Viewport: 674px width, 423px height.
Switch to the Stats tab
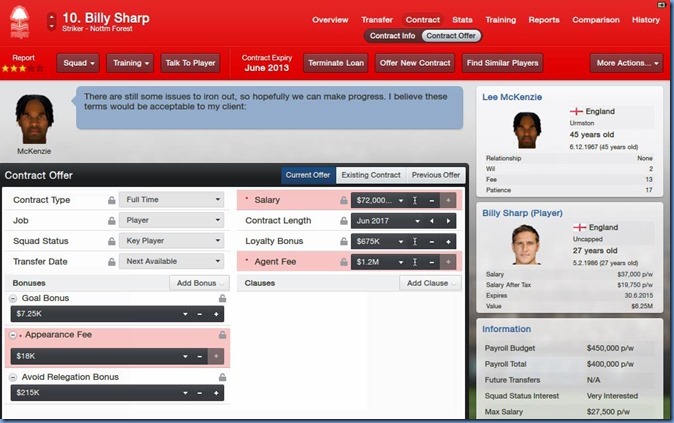462,19
